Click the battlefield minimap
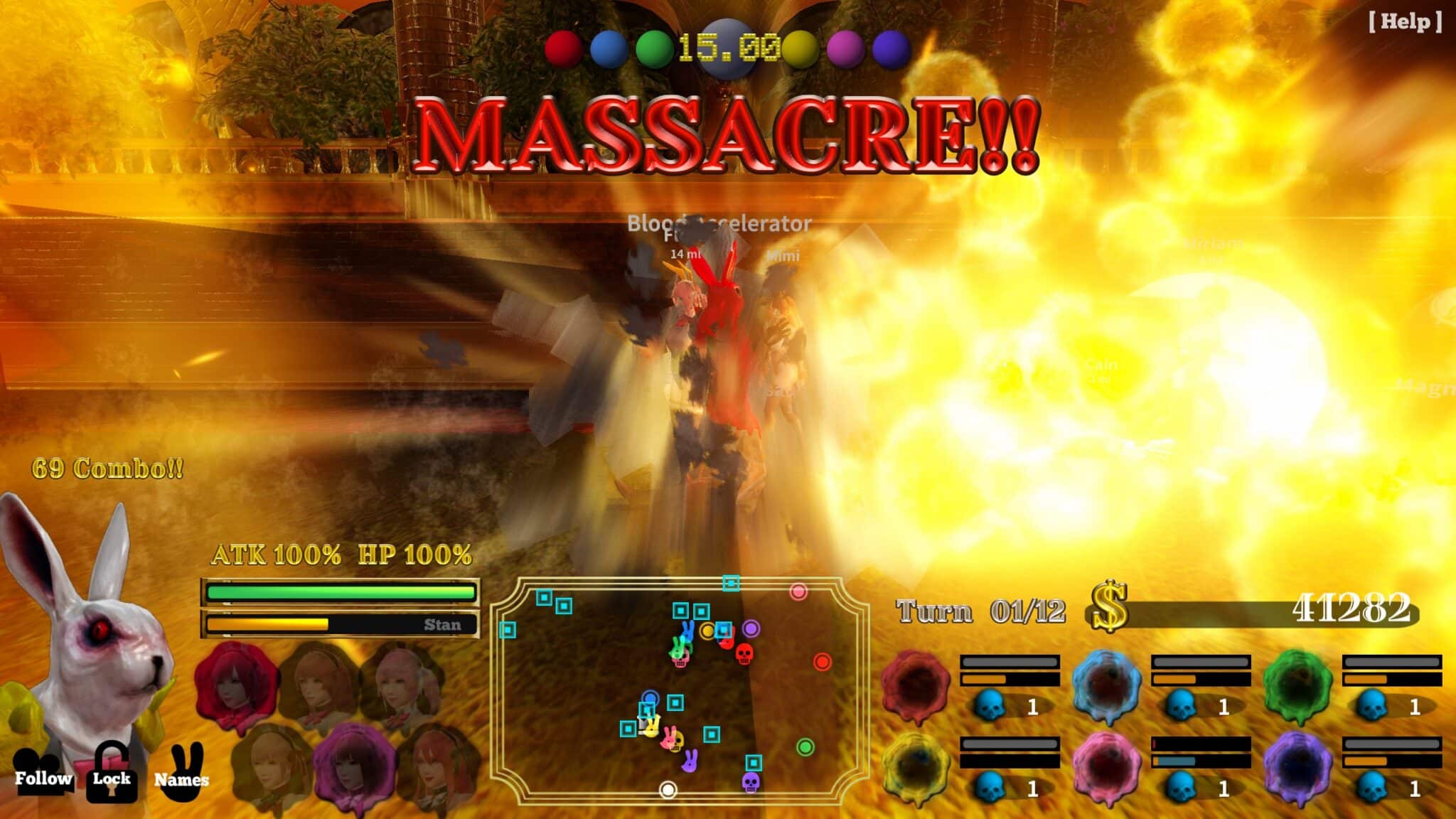The width and height of the screenshot is (1456, 819). click(x=679, y=690)
